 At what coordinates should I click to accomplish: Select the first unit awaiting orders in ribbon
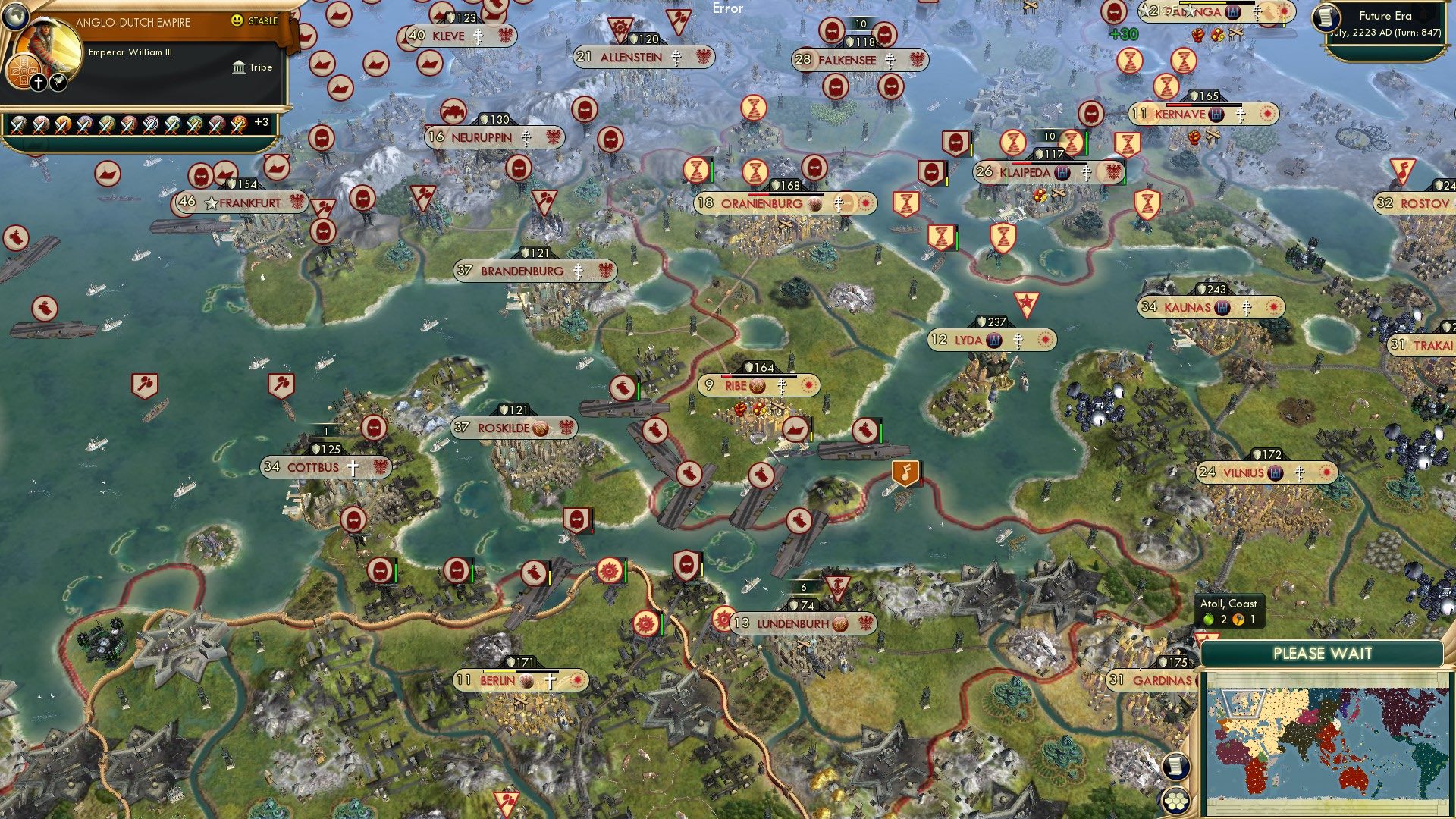click(17, 125)
